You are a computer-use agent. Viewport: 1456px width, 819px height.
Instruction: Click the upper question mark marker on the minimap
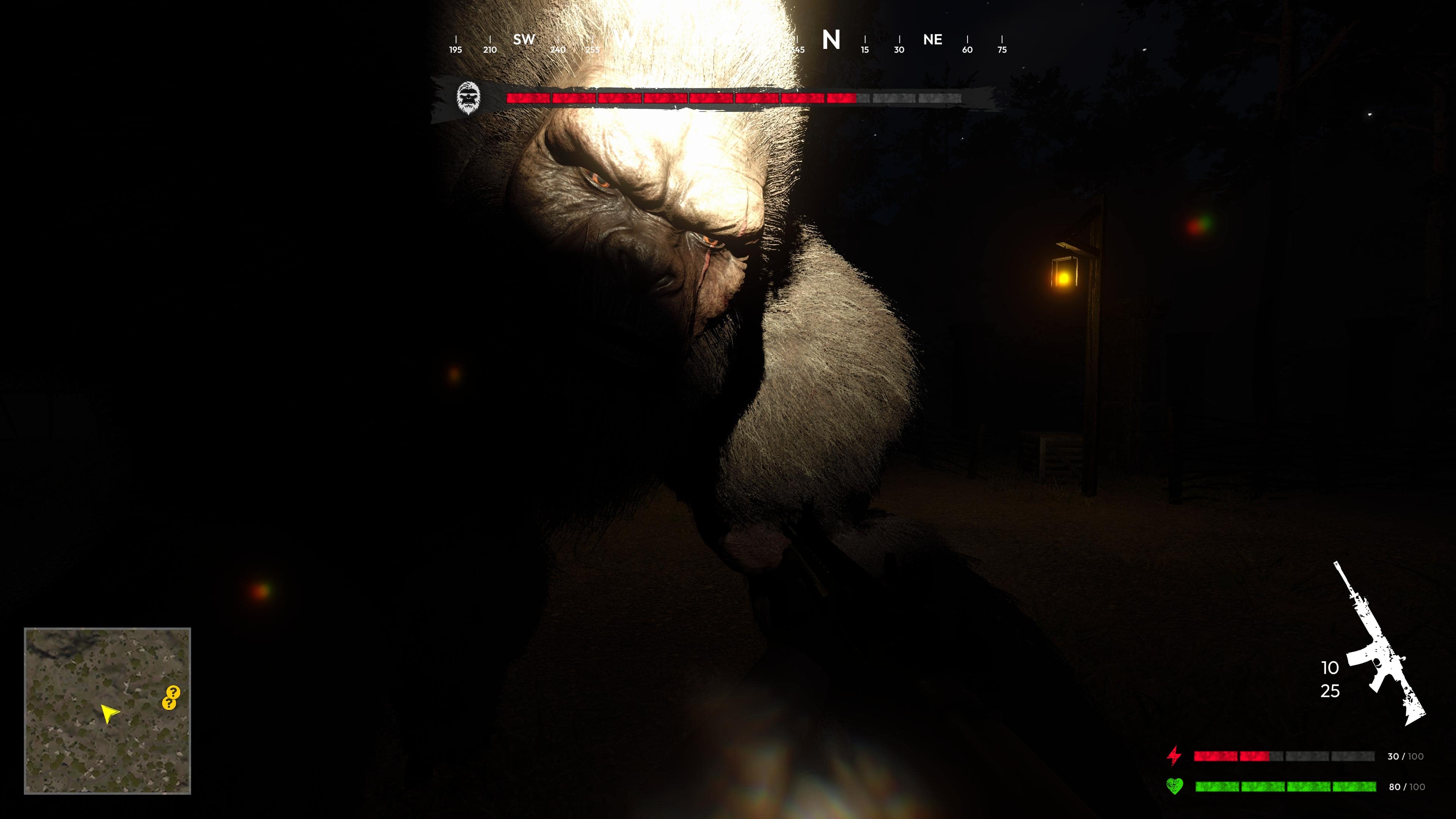tap(174, 692)
